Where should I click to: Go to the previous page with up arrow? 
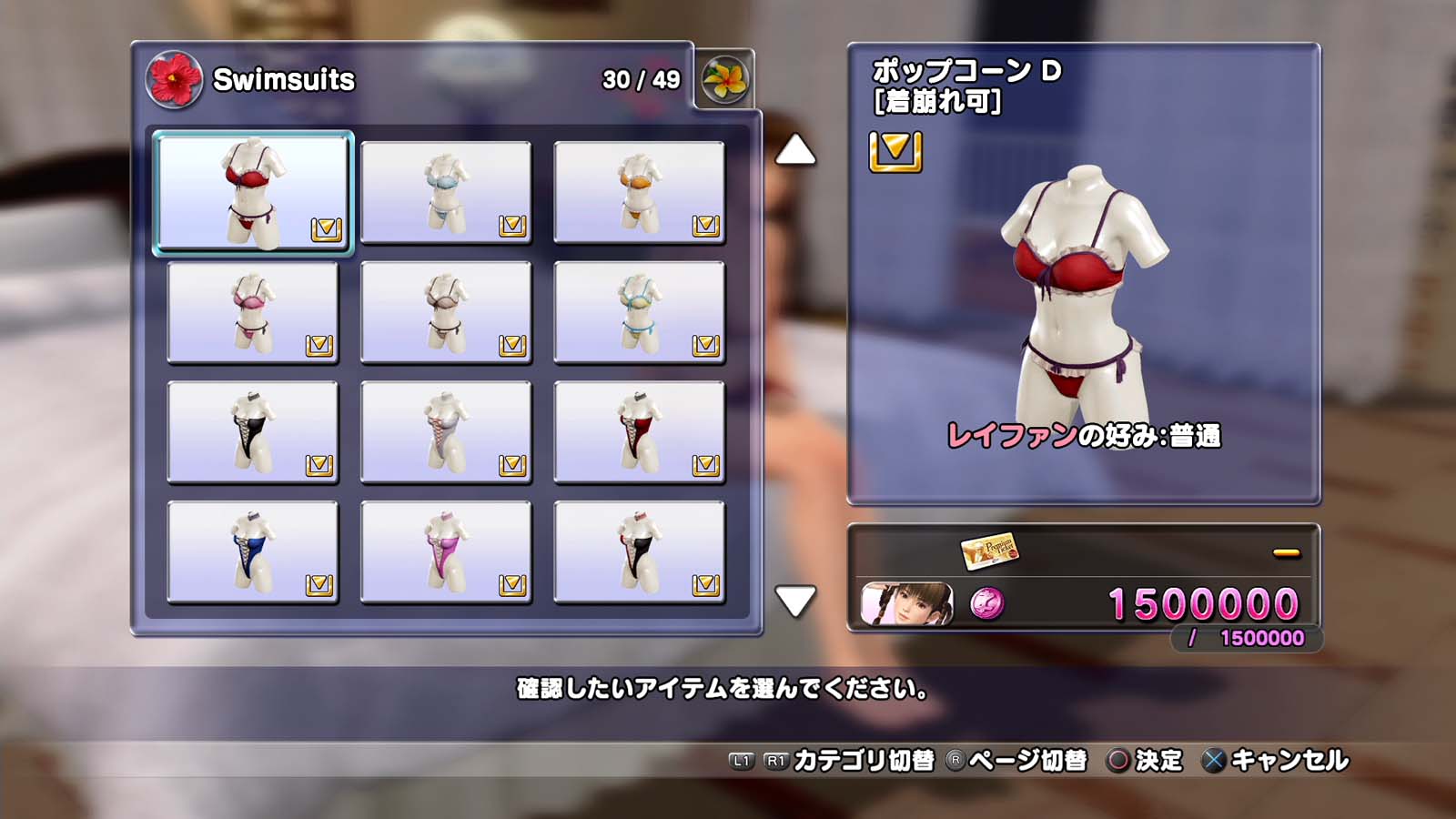795,150
